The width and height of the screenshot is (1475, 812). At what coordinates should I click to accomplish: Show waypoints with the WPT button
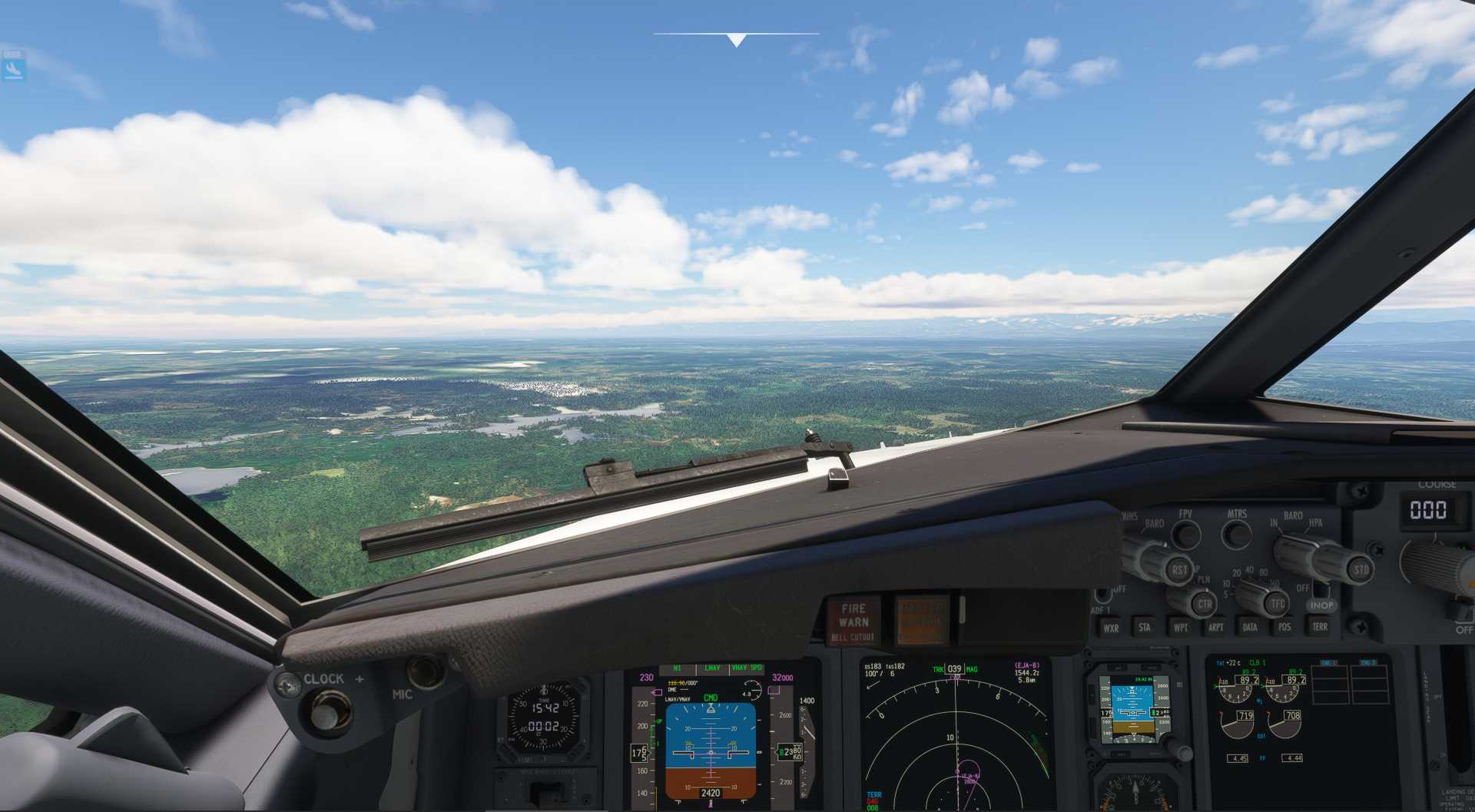pyautogui.click(x=1182, y=627)
